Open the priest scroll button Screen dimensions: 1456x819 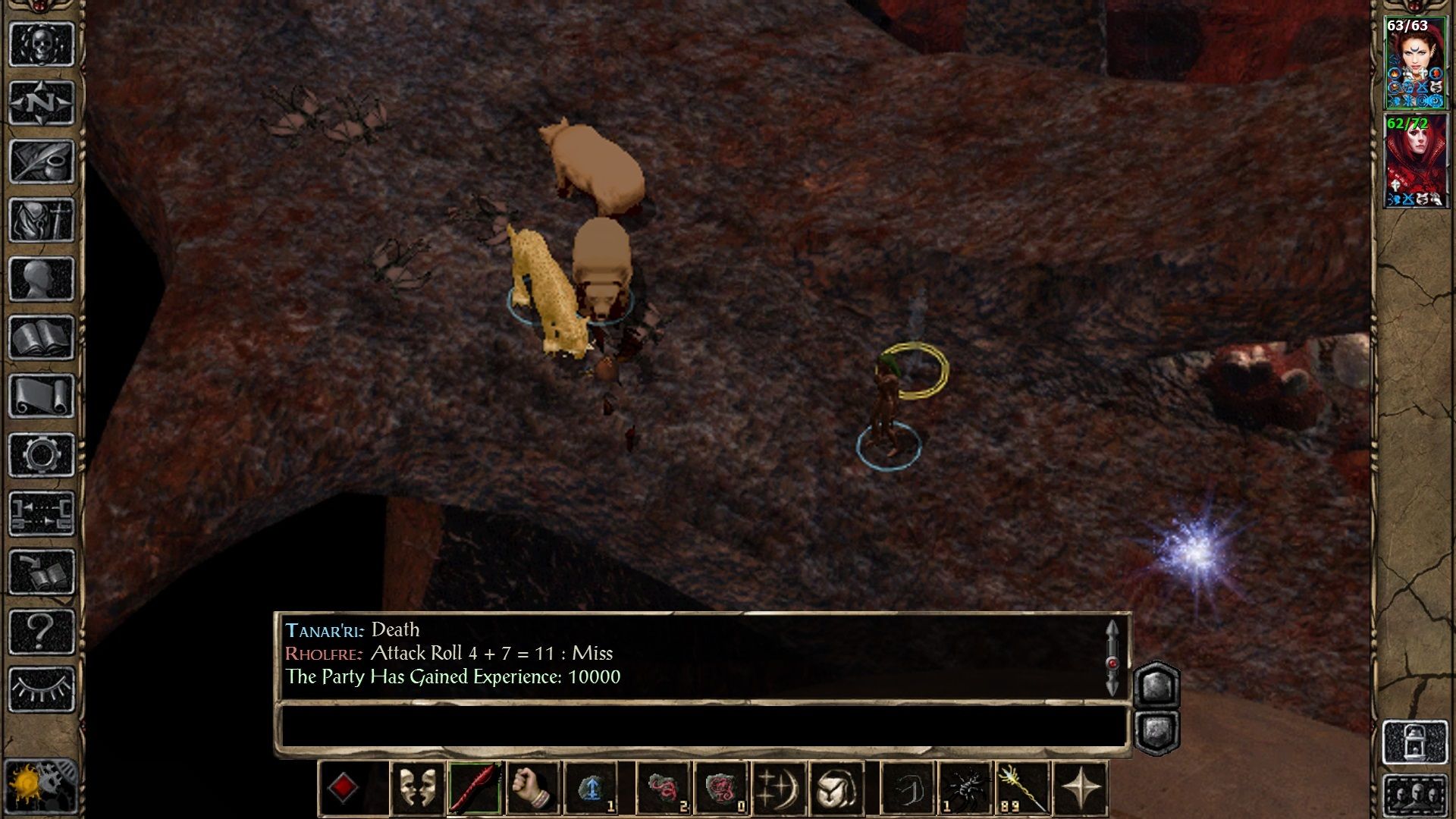pyautogui.click(x=41, y=396)
